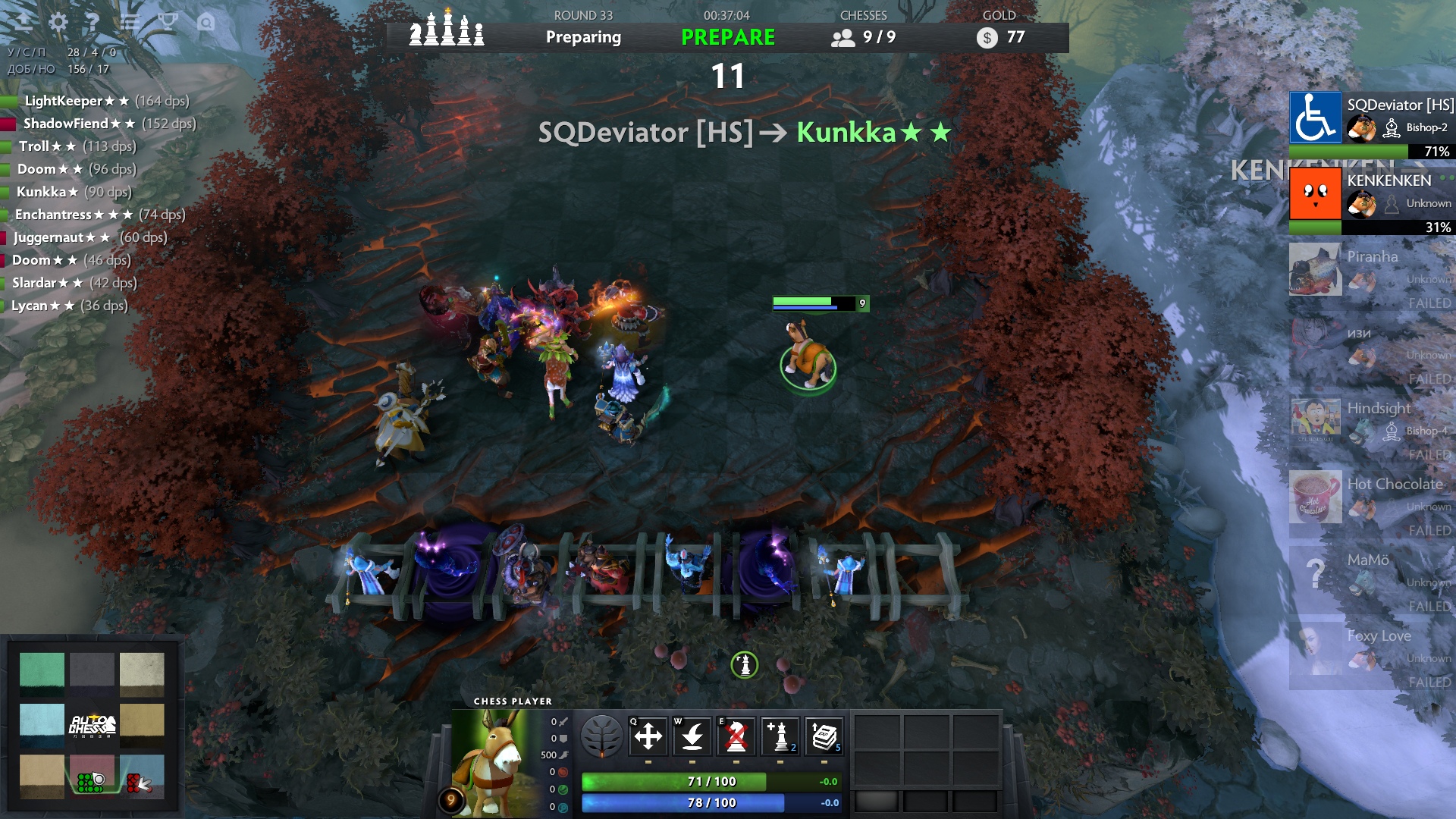Select KENKENKEN in the player list
Viewport: 1456px width, 819px height.
click(1371, 193)
